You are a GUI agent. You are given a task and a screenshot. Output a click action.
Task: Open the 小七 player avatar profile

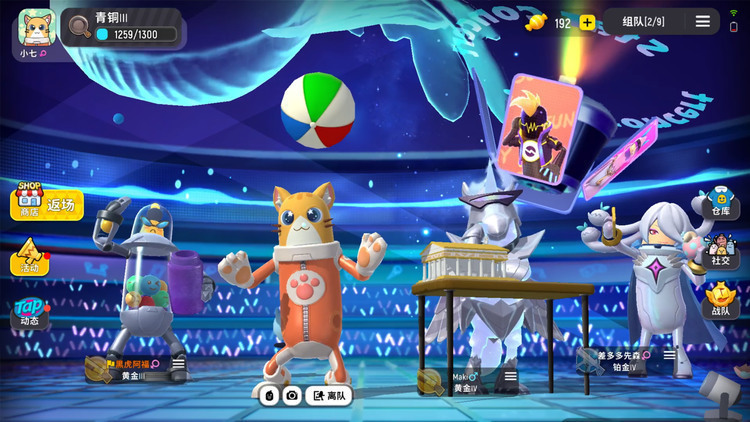click(36, 28)
